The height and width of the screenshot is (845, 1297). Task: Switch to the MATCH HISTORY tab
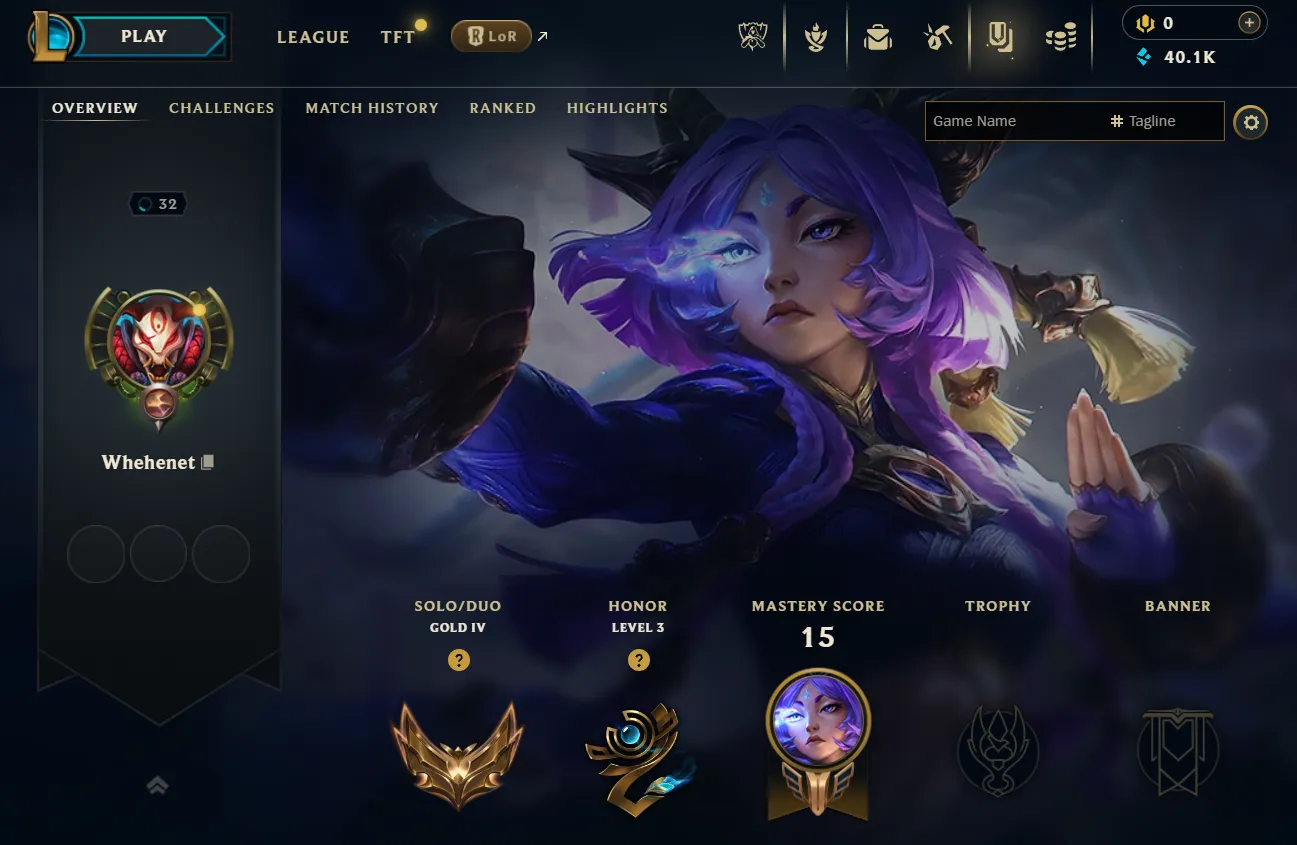click(372, 108)
